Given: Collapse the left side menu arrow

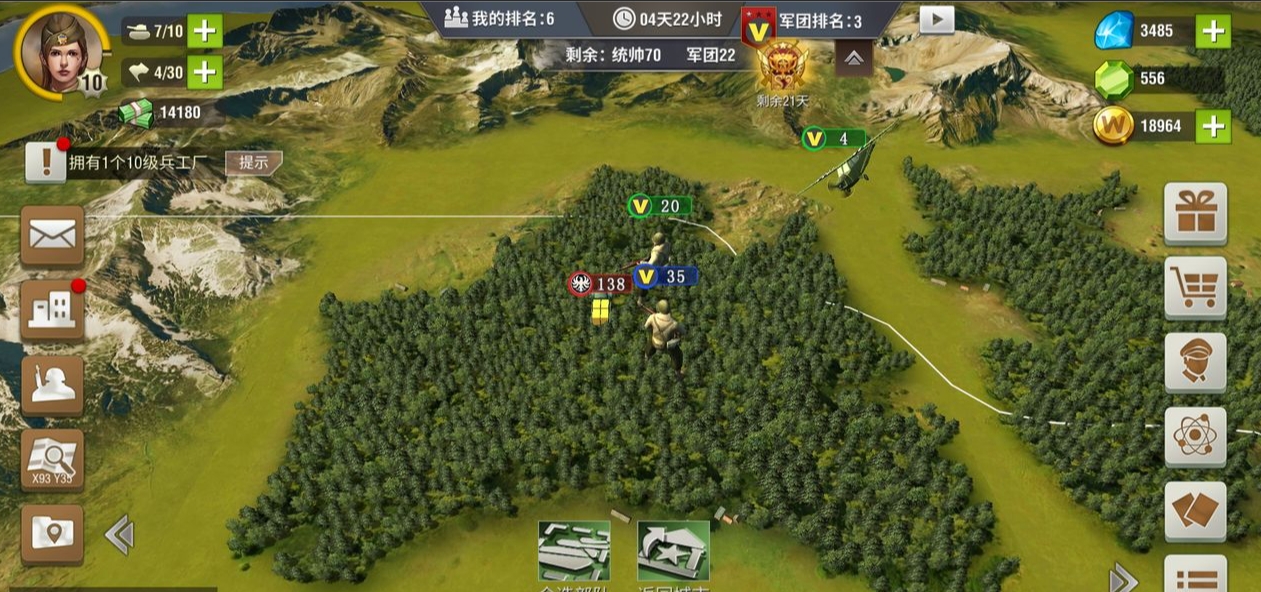Looking at the screenshot, I should (x=119, y=535).
